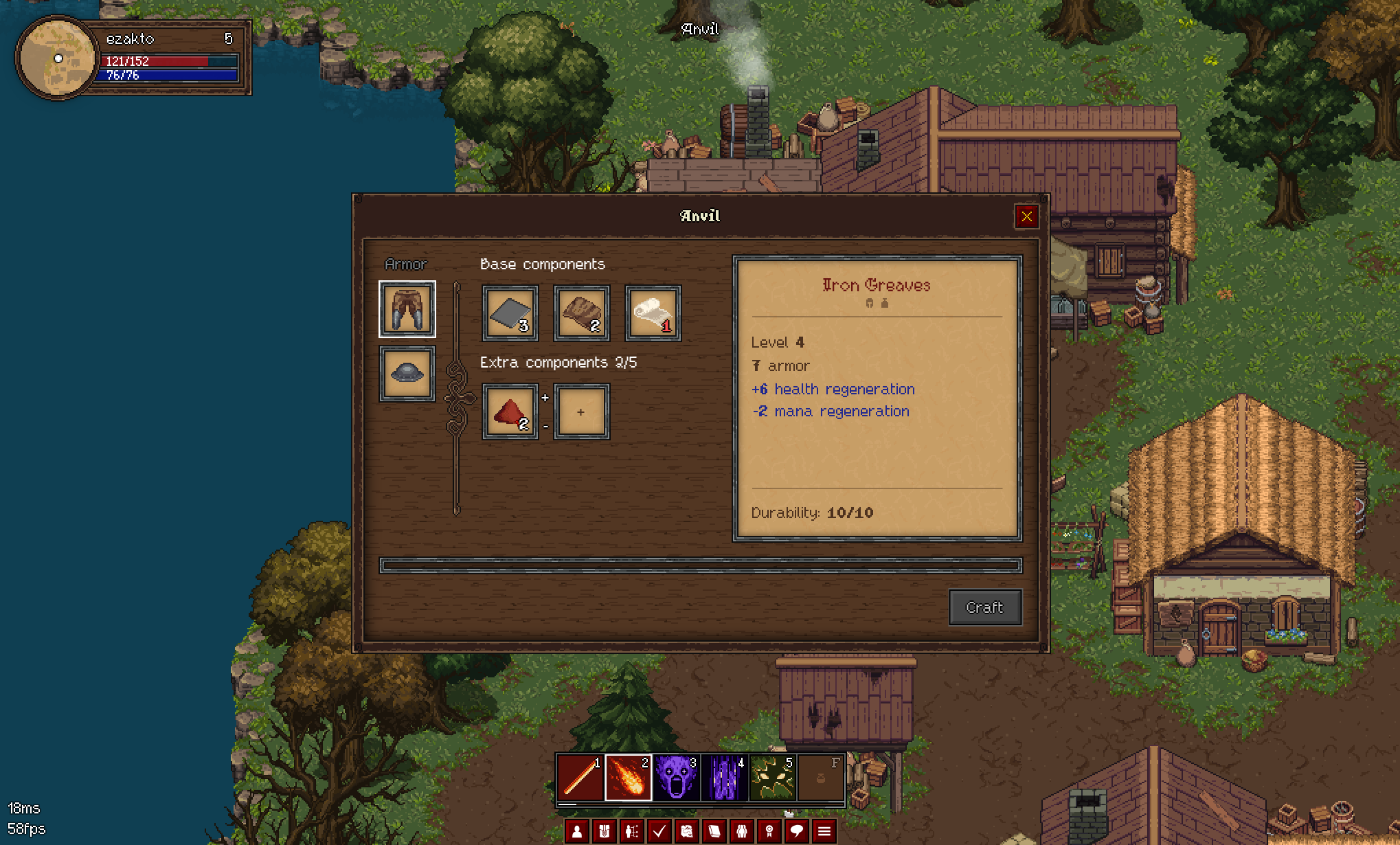Open the backpack inventory

coord(605,831)
